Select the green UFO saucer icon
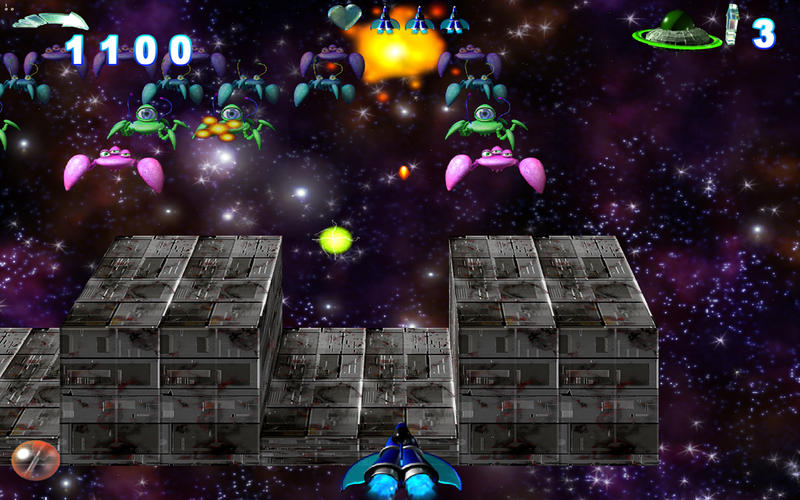800x500 pixels. click(676, 29)
